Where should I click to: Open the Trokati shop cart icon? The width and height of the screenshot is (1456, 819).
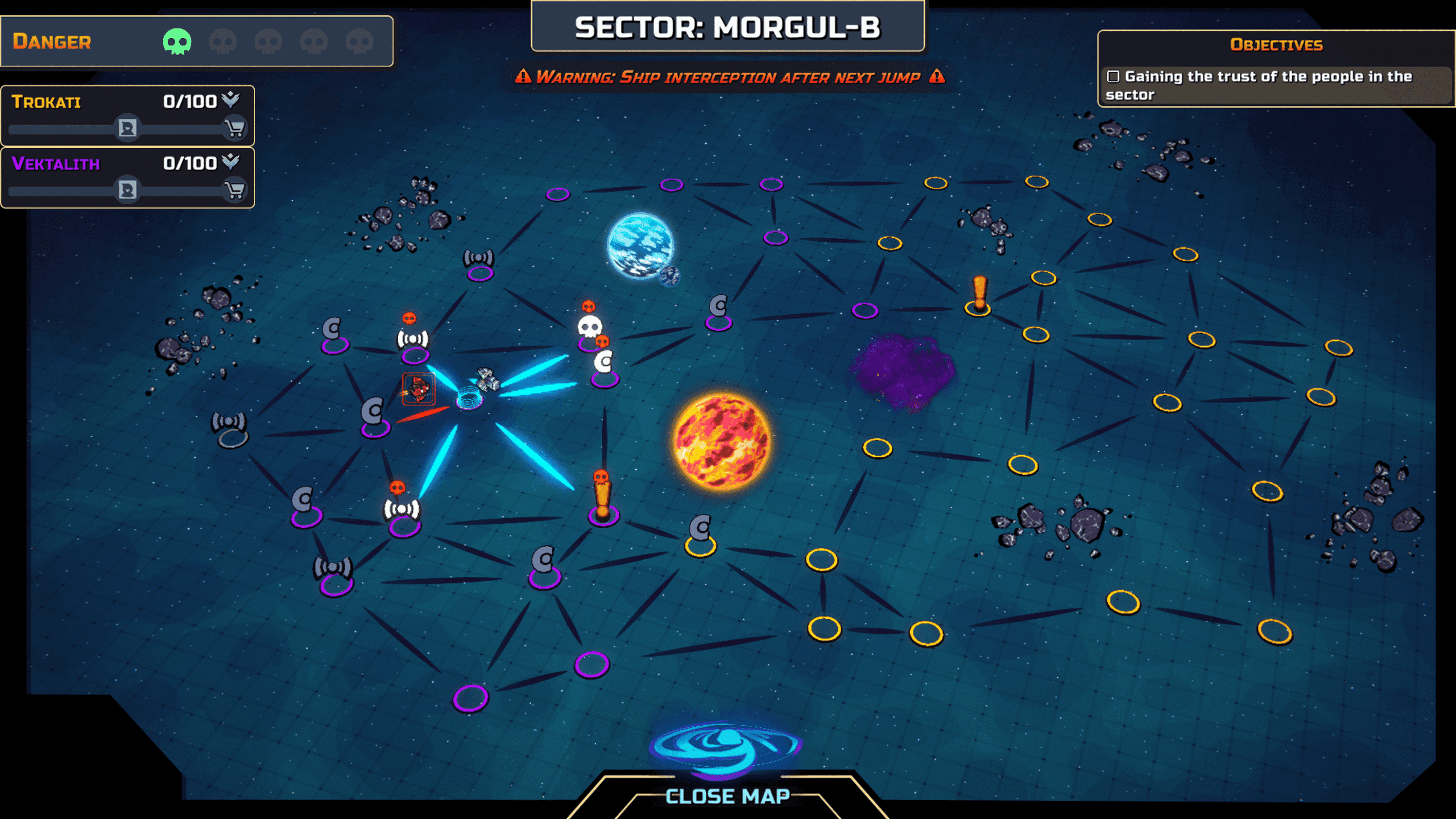pyautogui.click(x=234, y=129)
